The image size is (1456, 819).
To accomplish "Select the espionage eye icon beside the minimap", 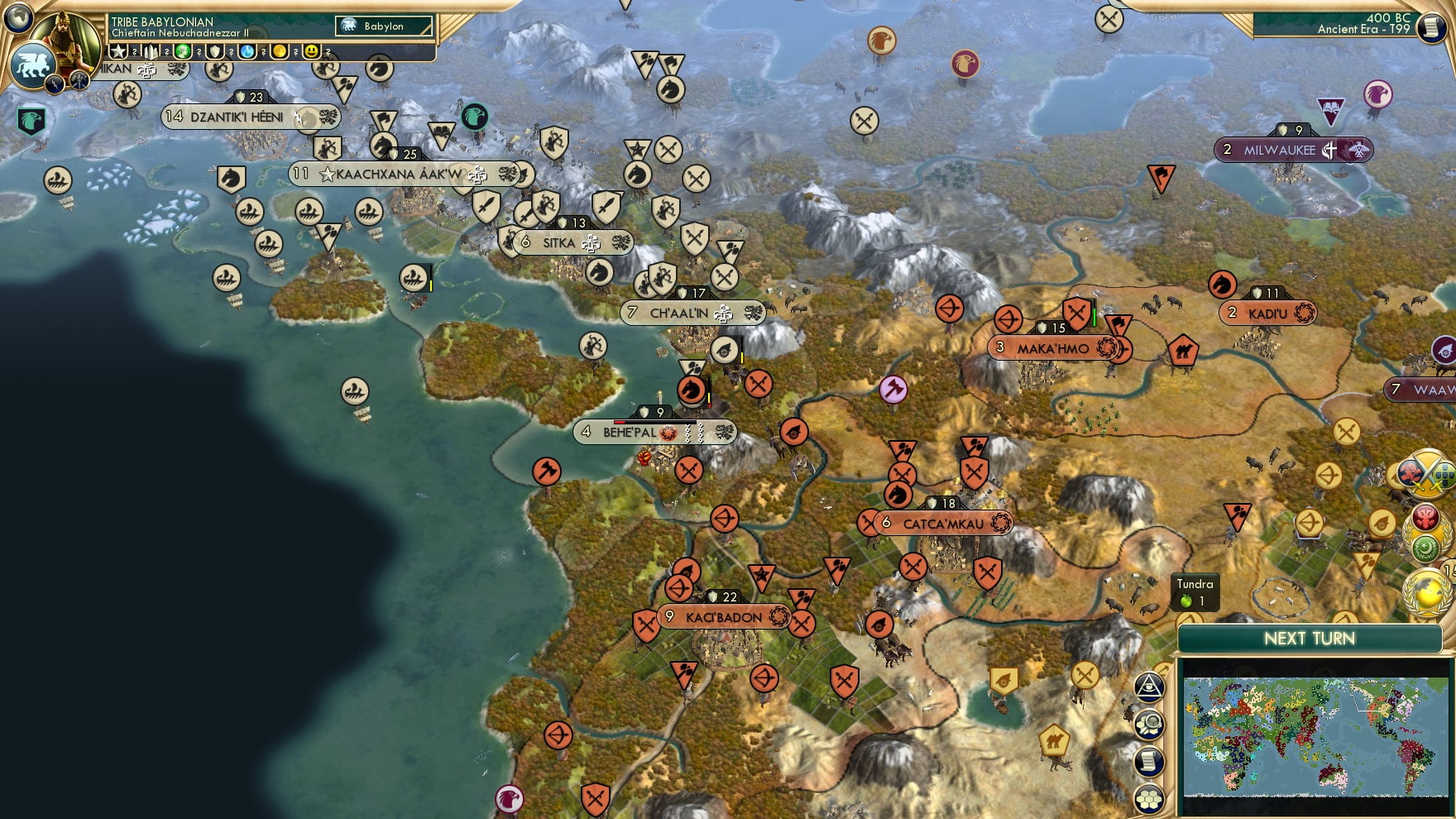I will tap(1149, 685).
